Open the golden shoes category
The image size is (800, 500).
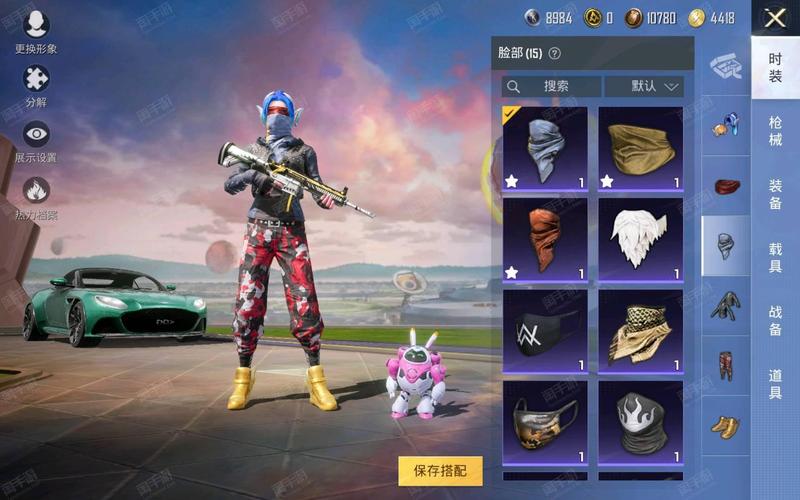coord(725,427)
